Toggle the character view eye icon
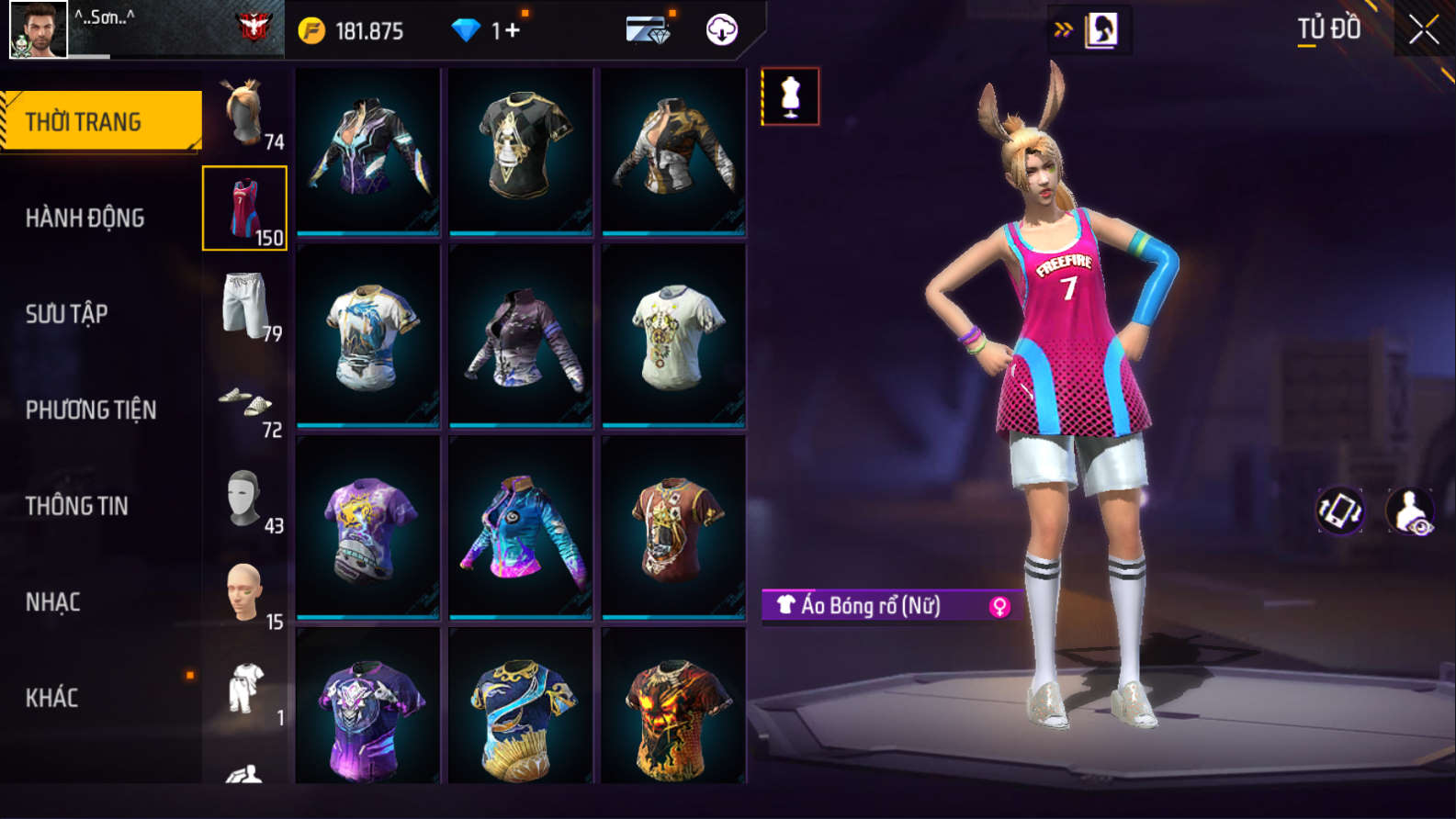1456x819 pixels. pos(1410,510)
